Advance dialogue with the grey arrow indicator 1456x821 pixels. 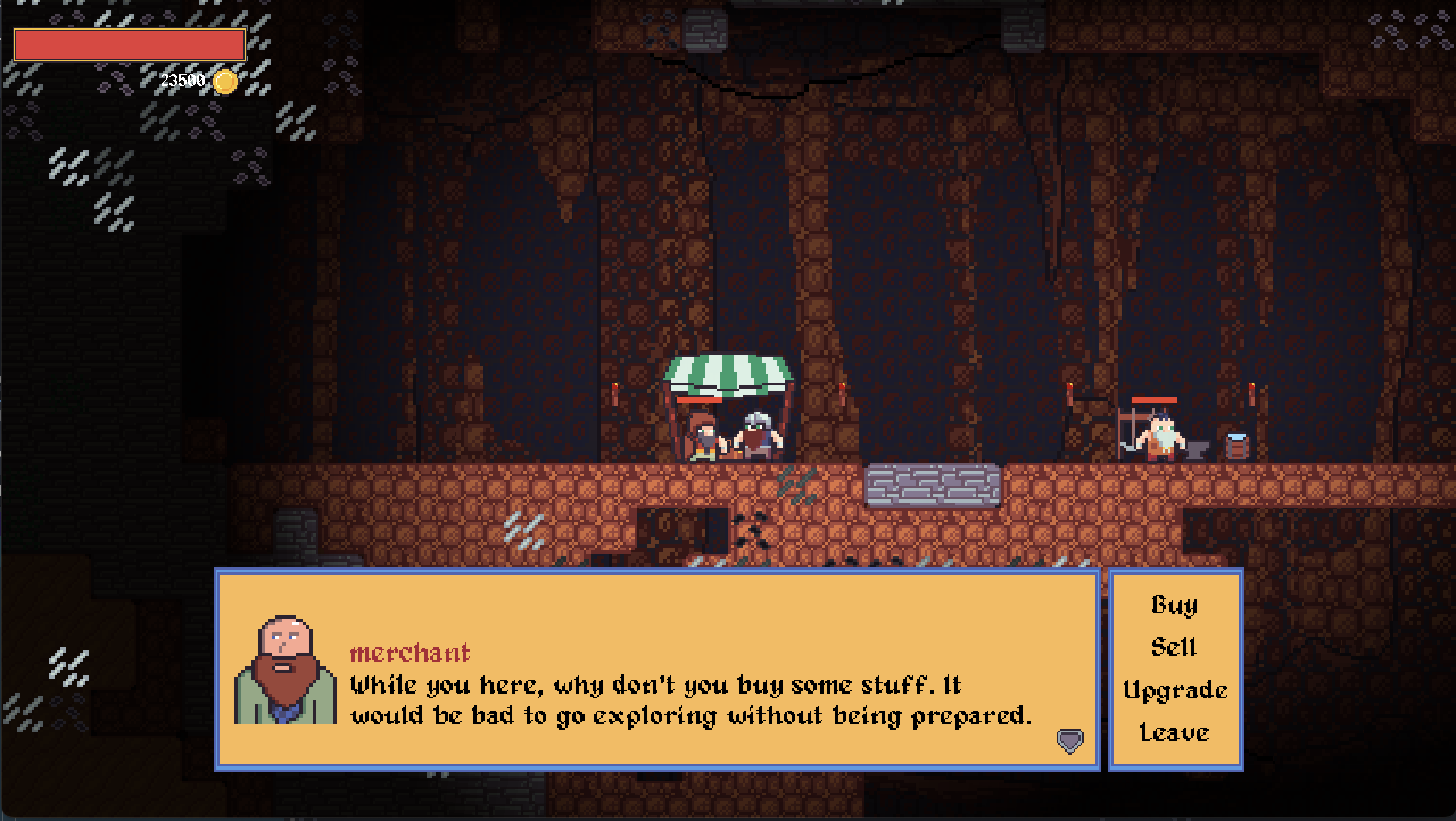click(x=1070, y=741)
